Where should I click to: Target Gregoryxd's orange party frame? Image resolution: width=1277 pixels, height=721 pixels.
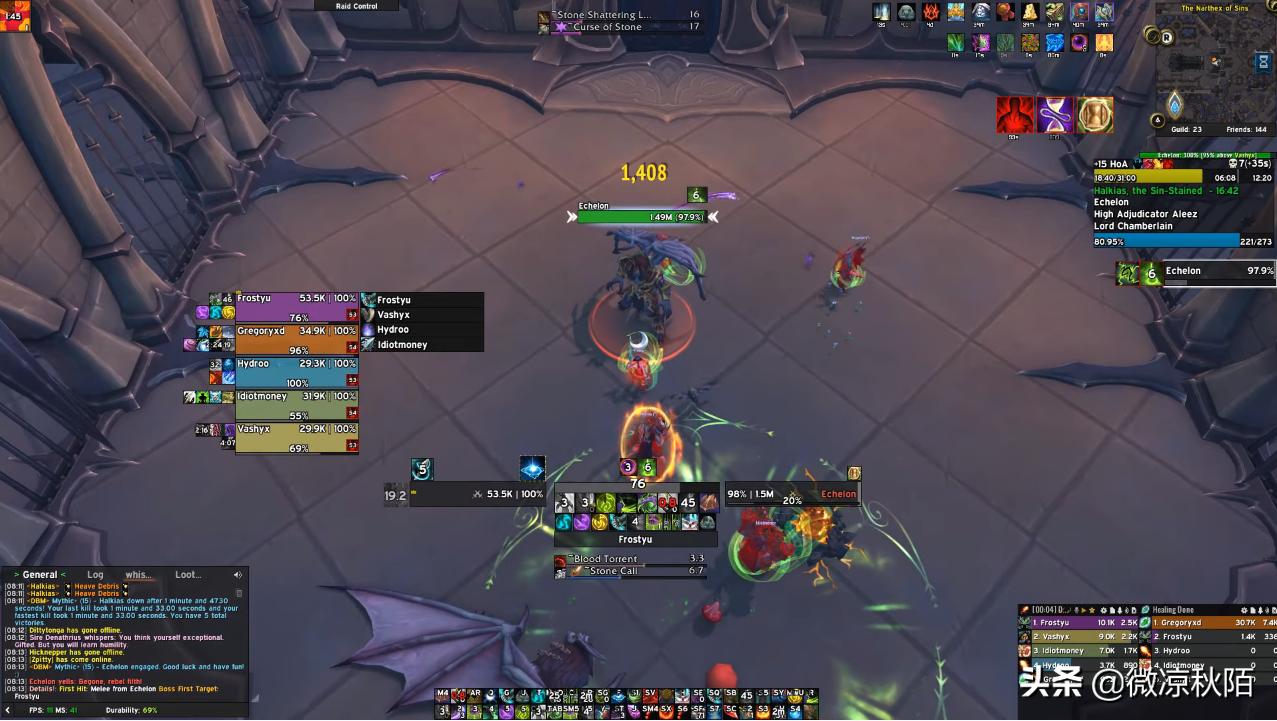click(x=296, y=338)
